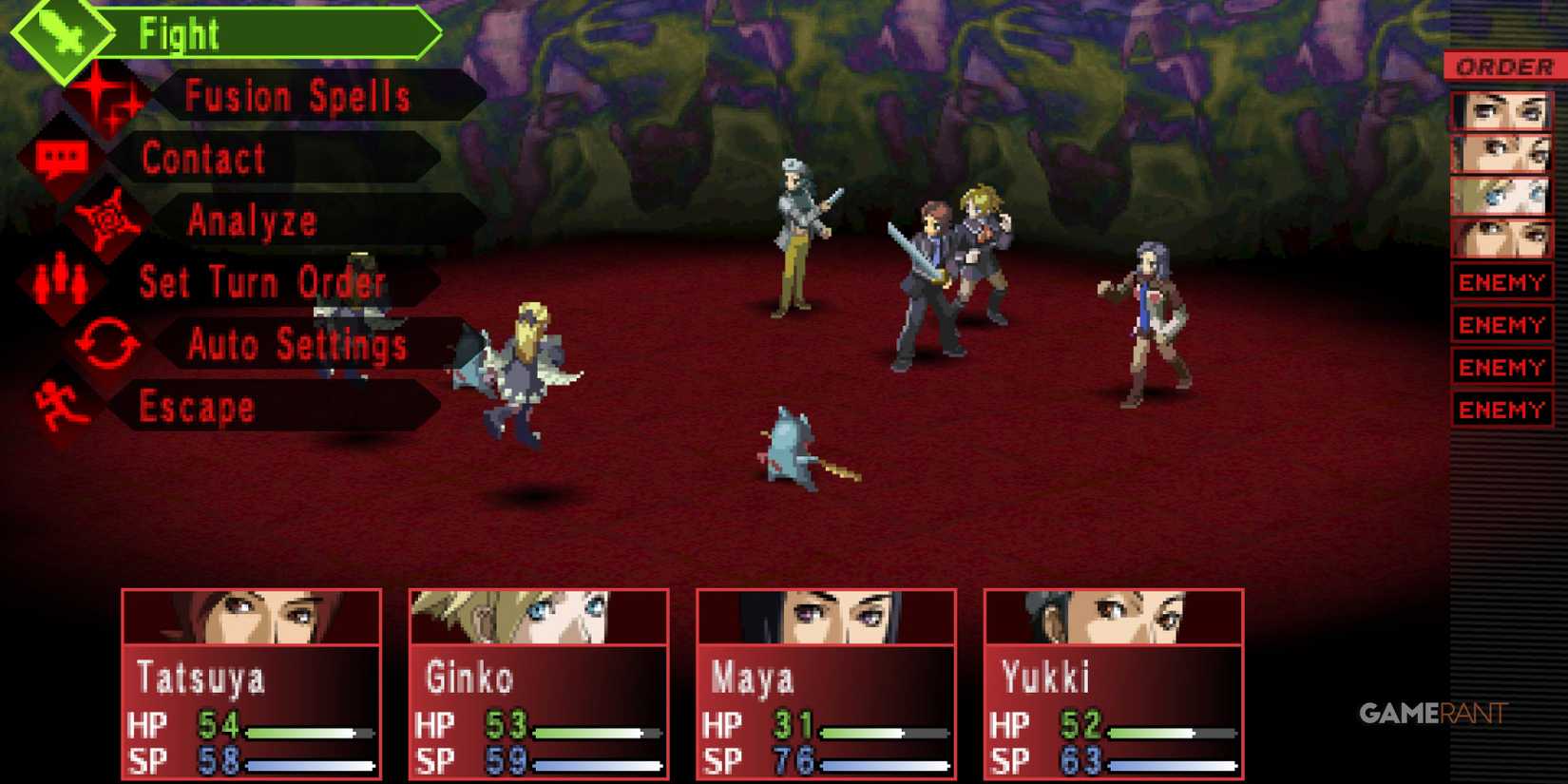Image resolution: width=1568 pixels, height=784 pixels.
Task: Select the Escape running figure icon
Action: point(57,407)
